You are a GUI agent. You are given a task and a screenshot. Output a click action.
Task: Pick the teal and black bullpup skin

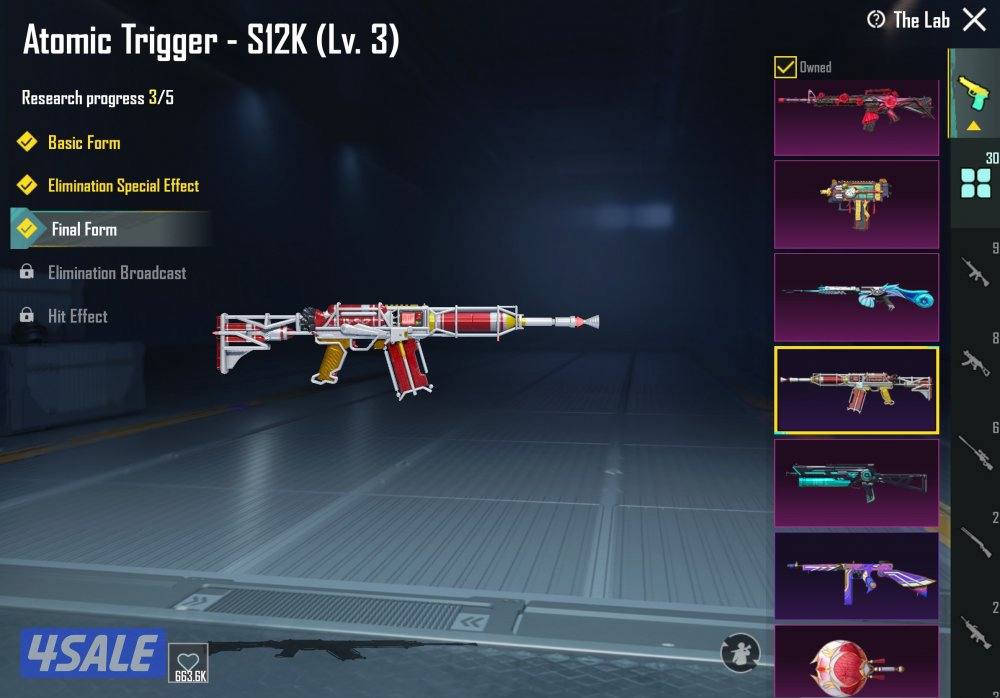tap(856, 483)
